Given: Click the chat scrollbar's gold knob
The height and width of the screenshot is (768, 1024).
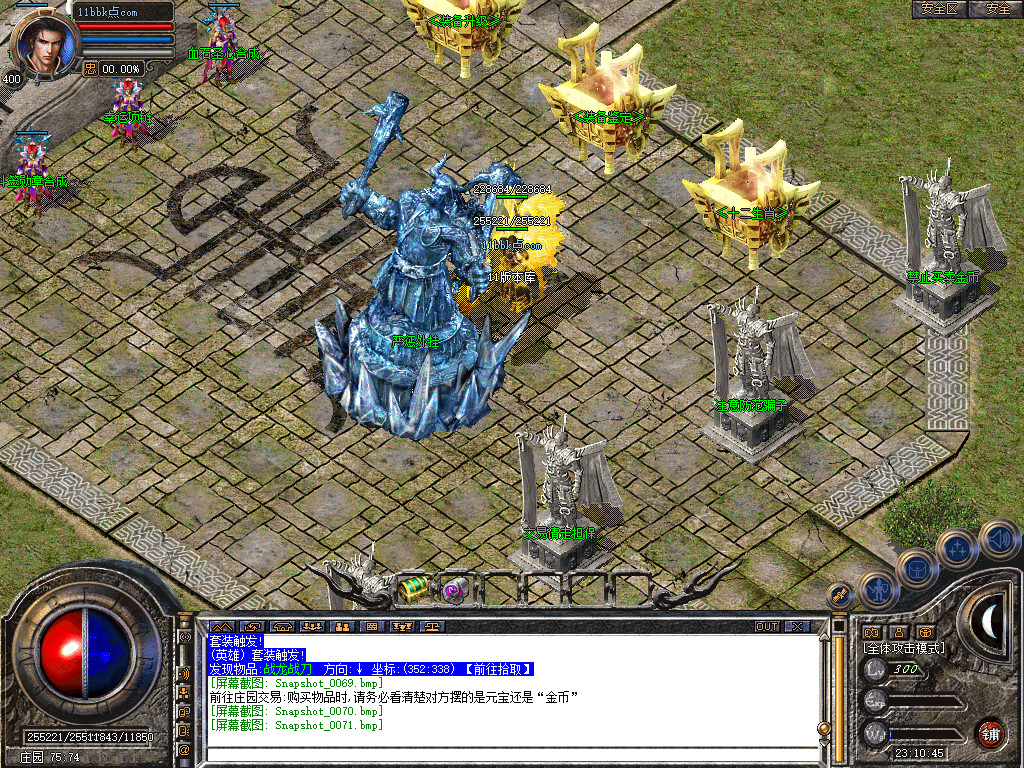Looking at the screenshot, I should [x=824, y=727].
